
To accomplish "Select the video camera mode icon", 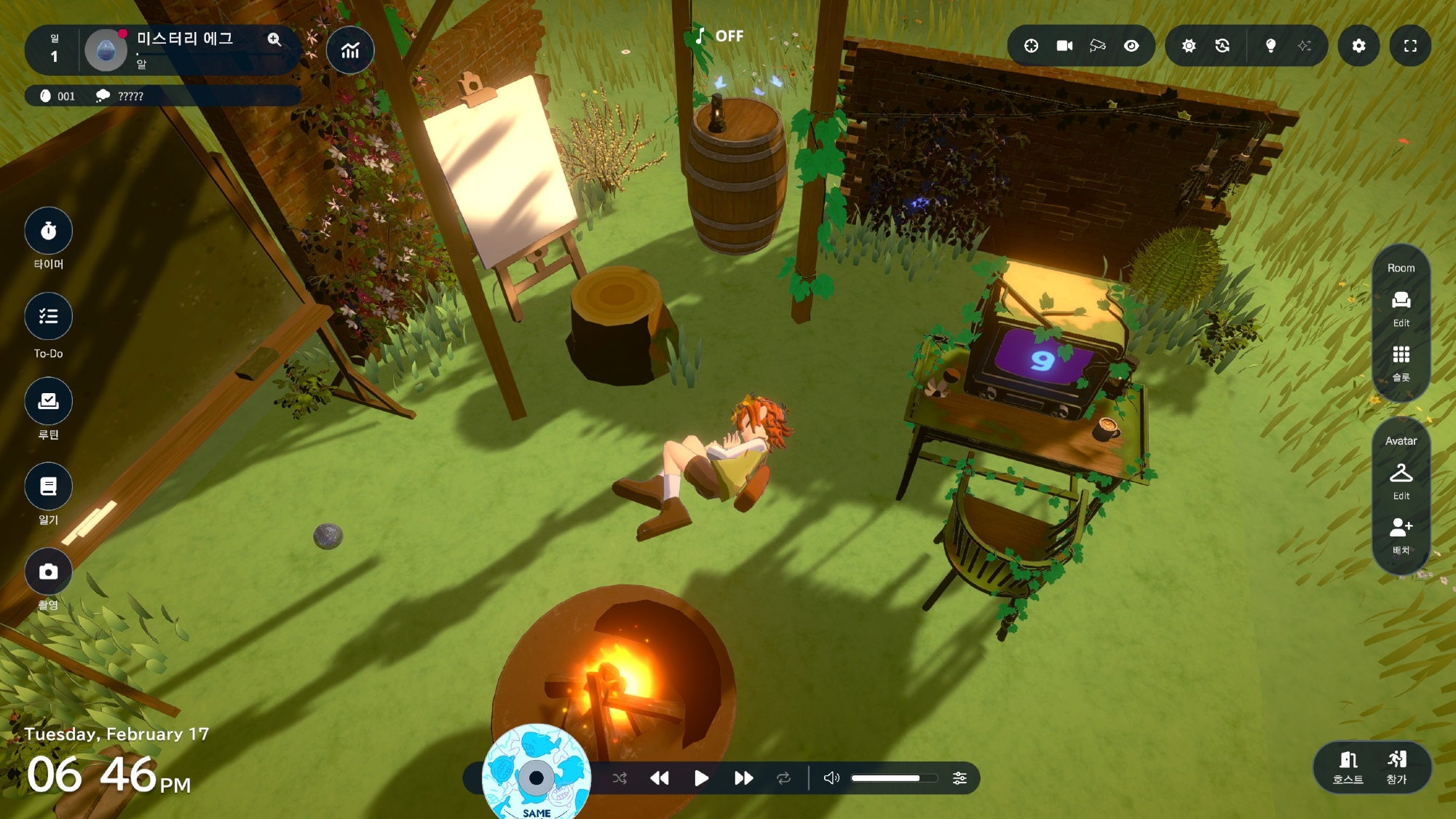I will [1064, 46].
